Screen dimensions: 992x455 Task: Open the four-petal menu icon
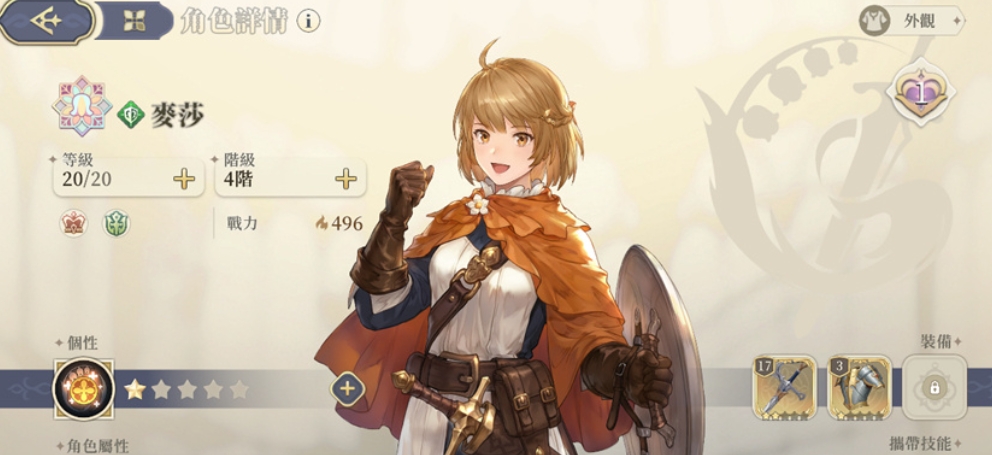point(137,20)
